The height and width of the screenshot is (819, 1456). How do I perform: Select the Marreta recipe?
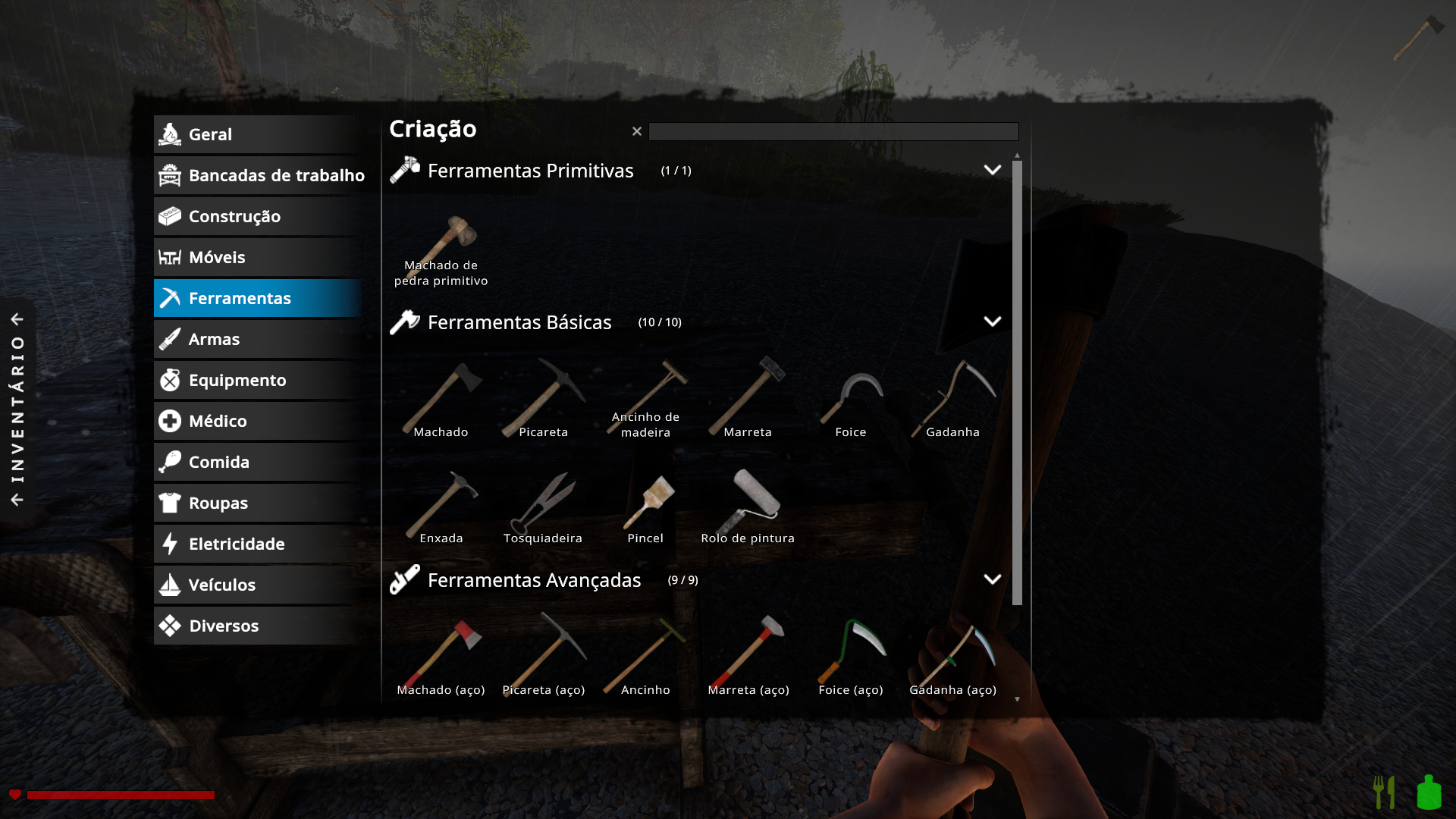pyautogui.click(x=748, y=400)
